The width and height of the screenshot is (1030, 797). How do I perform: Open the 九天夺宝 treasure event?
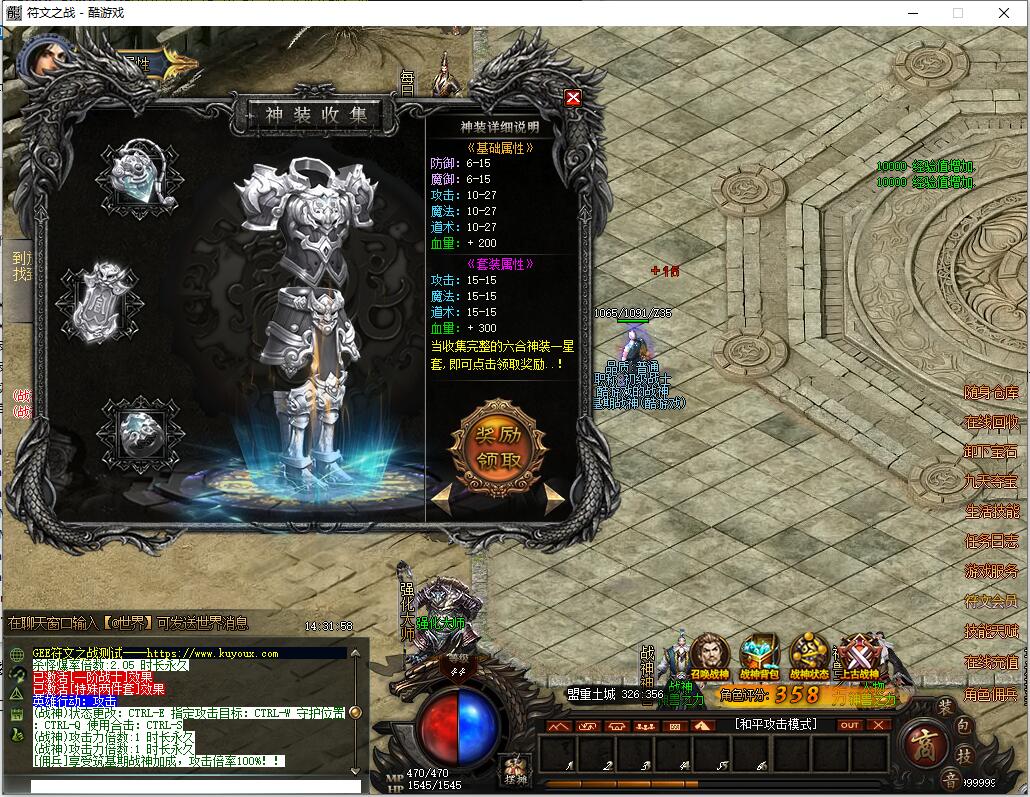click(991, 482)
